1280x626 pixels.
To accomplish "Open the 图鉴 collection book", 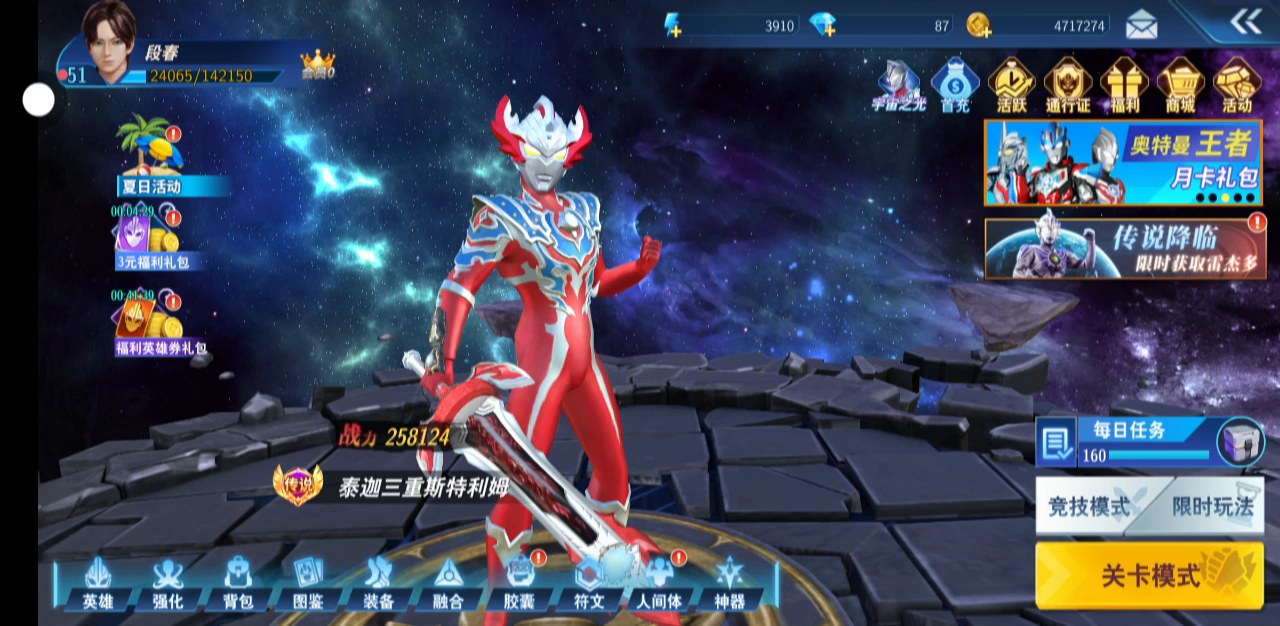I will point(307,582).
